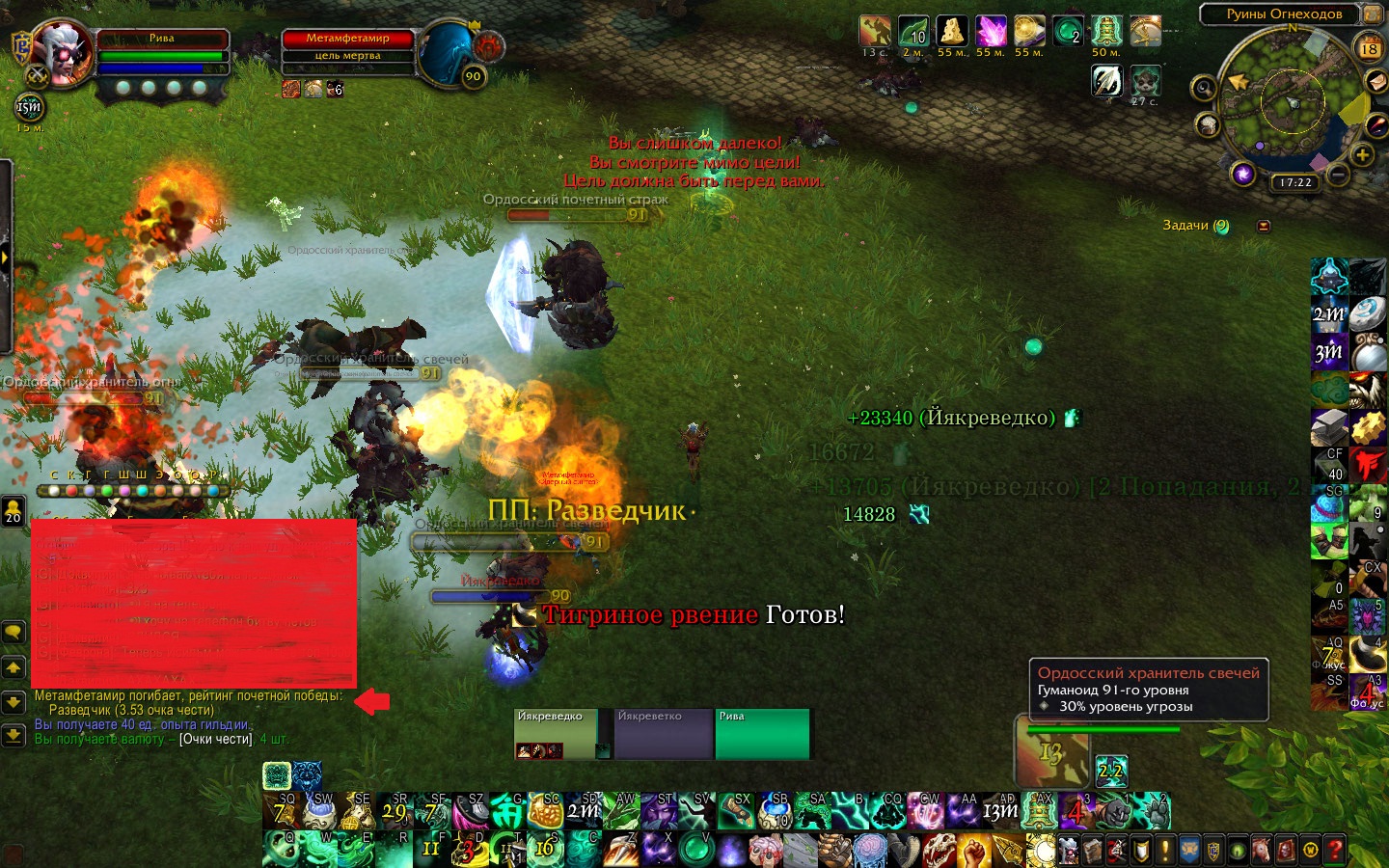Click the yellow exclamation quest log button
This screenshot has height=868, width=1389.
(x=1165, y=851)
